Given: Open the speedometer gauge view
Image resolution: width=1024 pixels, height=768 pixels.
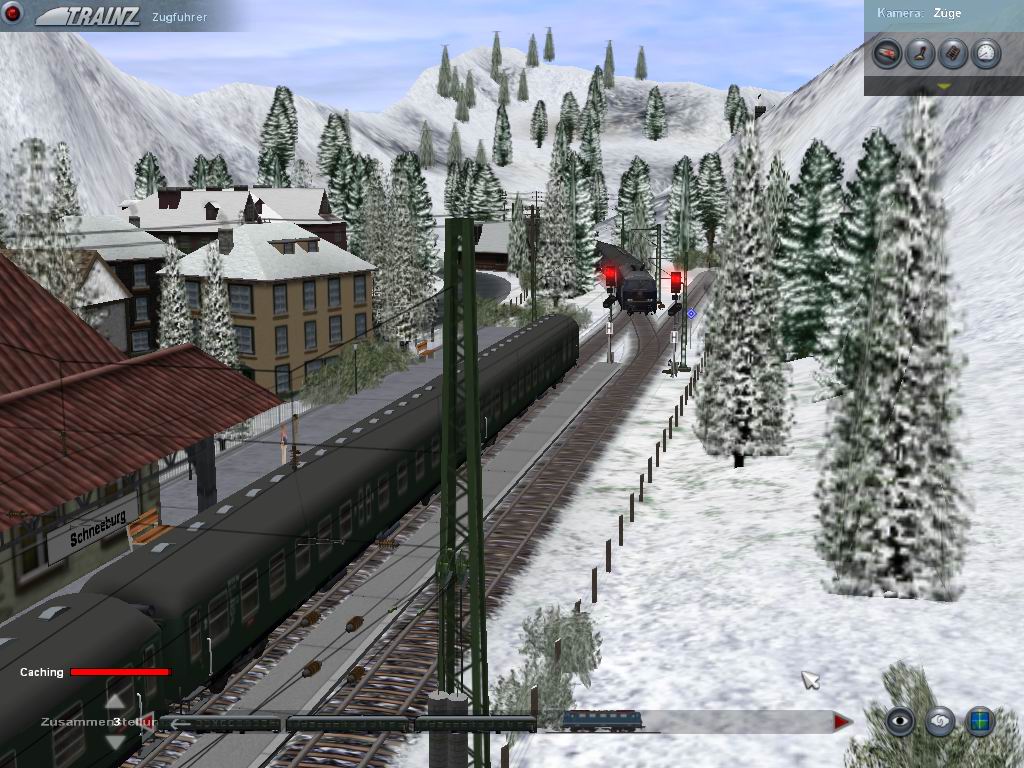Looking at the screenshot, I should (987, 53).
